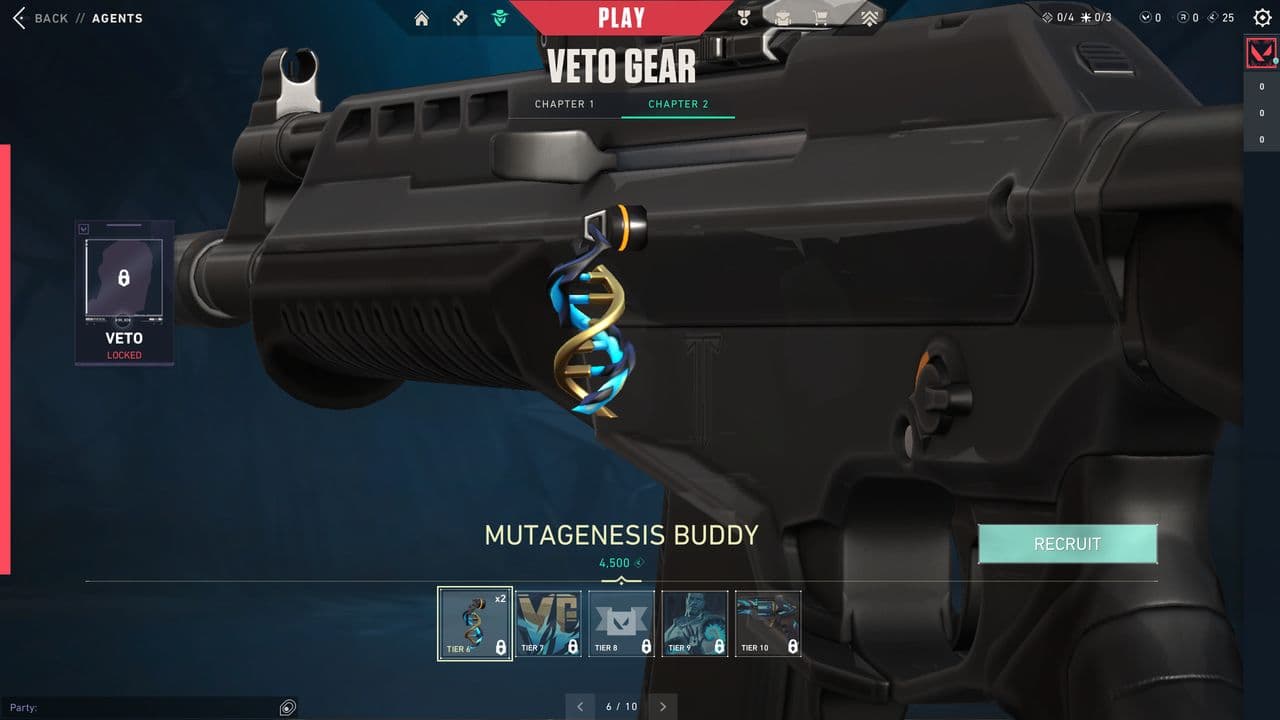The image size is (1280, 720).
Task: Open the Collection icon in the top bar
Action: (x=783, y=17)
